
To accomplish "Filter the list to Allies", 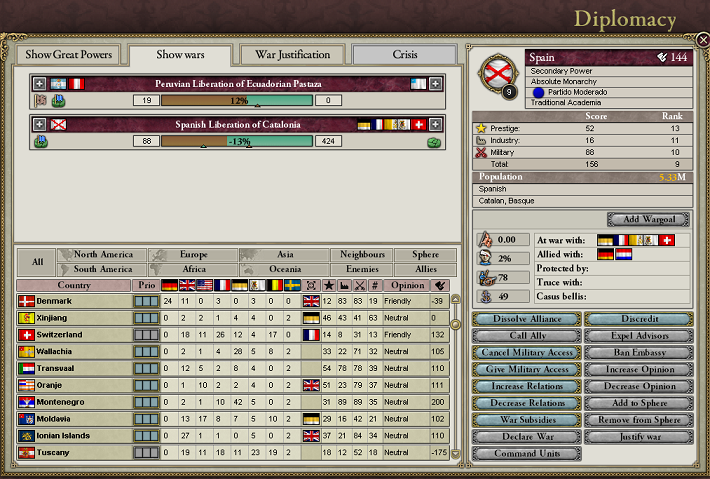I will (418, 270).
